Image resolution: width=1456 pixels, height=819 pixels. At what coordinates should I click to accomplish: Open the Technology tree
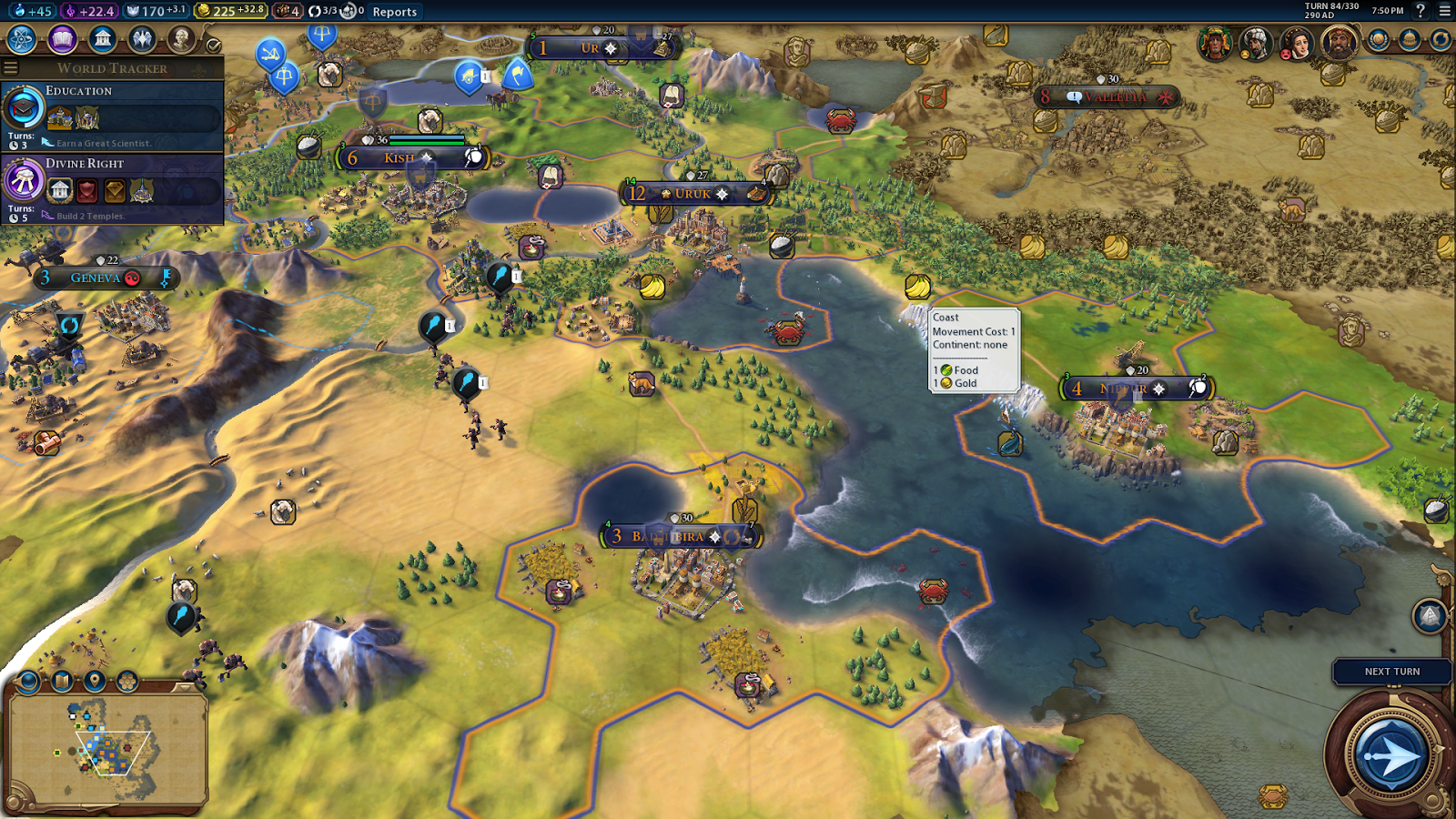click(x=20, y=40)
